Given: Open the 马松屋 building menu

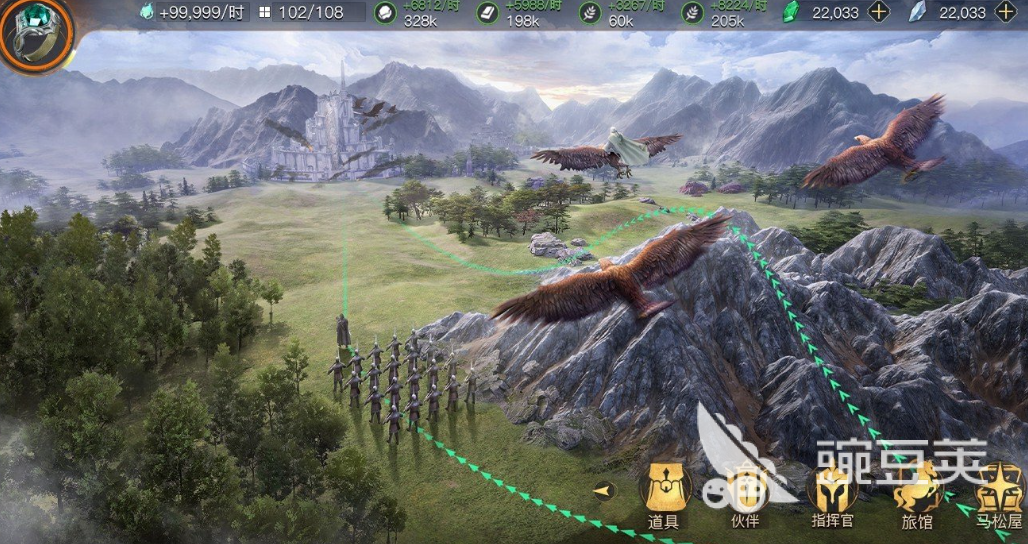Looking at the screenshot, I should (999, 490).
